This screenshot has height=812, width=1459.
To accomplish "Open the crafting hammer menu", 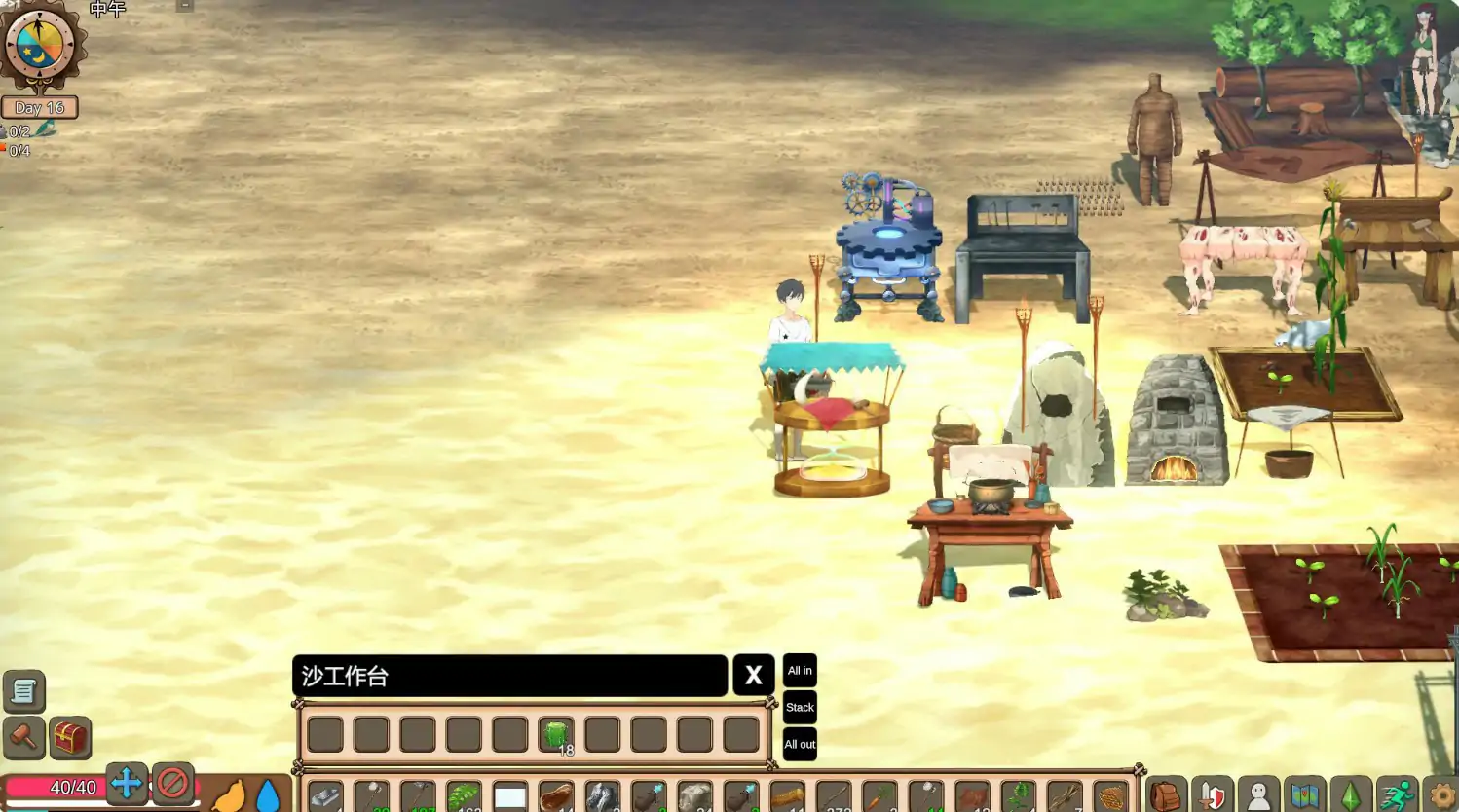I will [x=23, y=737].
